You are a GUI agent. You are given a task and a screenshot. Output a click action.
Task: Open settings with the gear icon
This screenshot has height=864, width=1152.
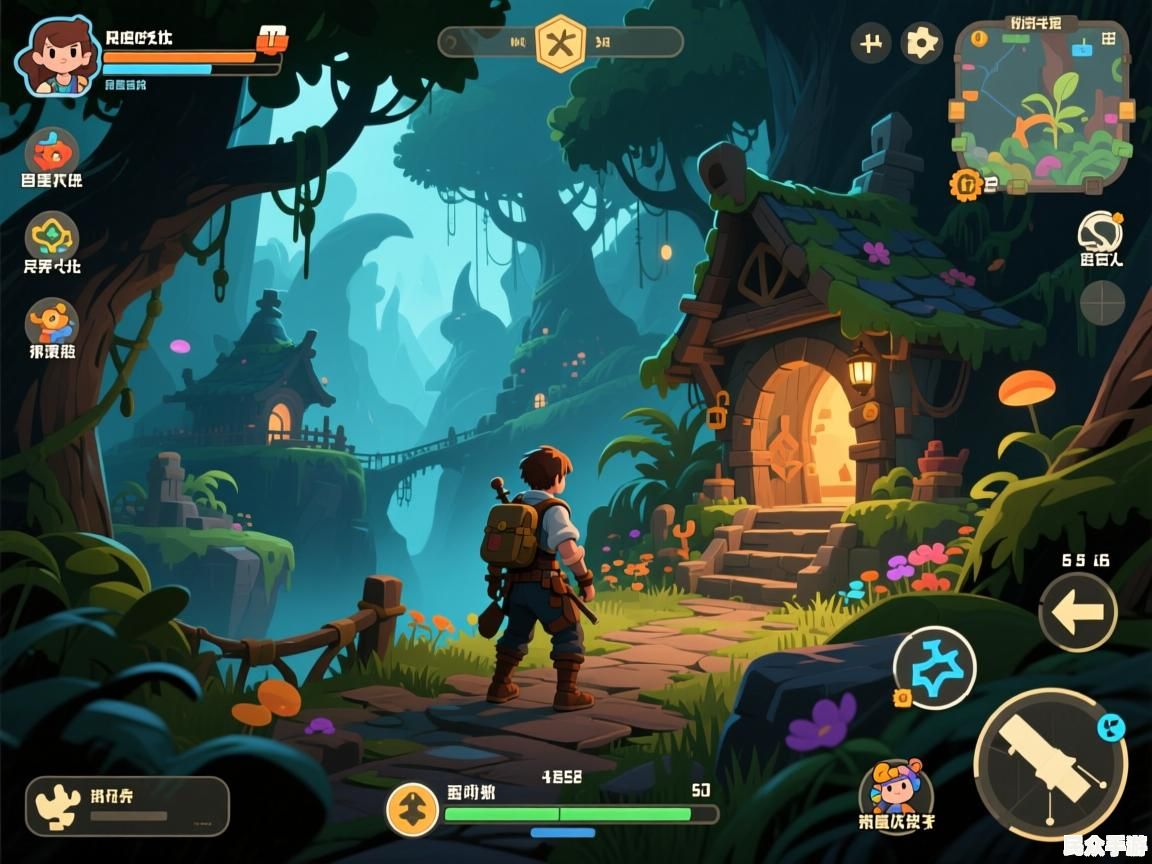point(922,43)
